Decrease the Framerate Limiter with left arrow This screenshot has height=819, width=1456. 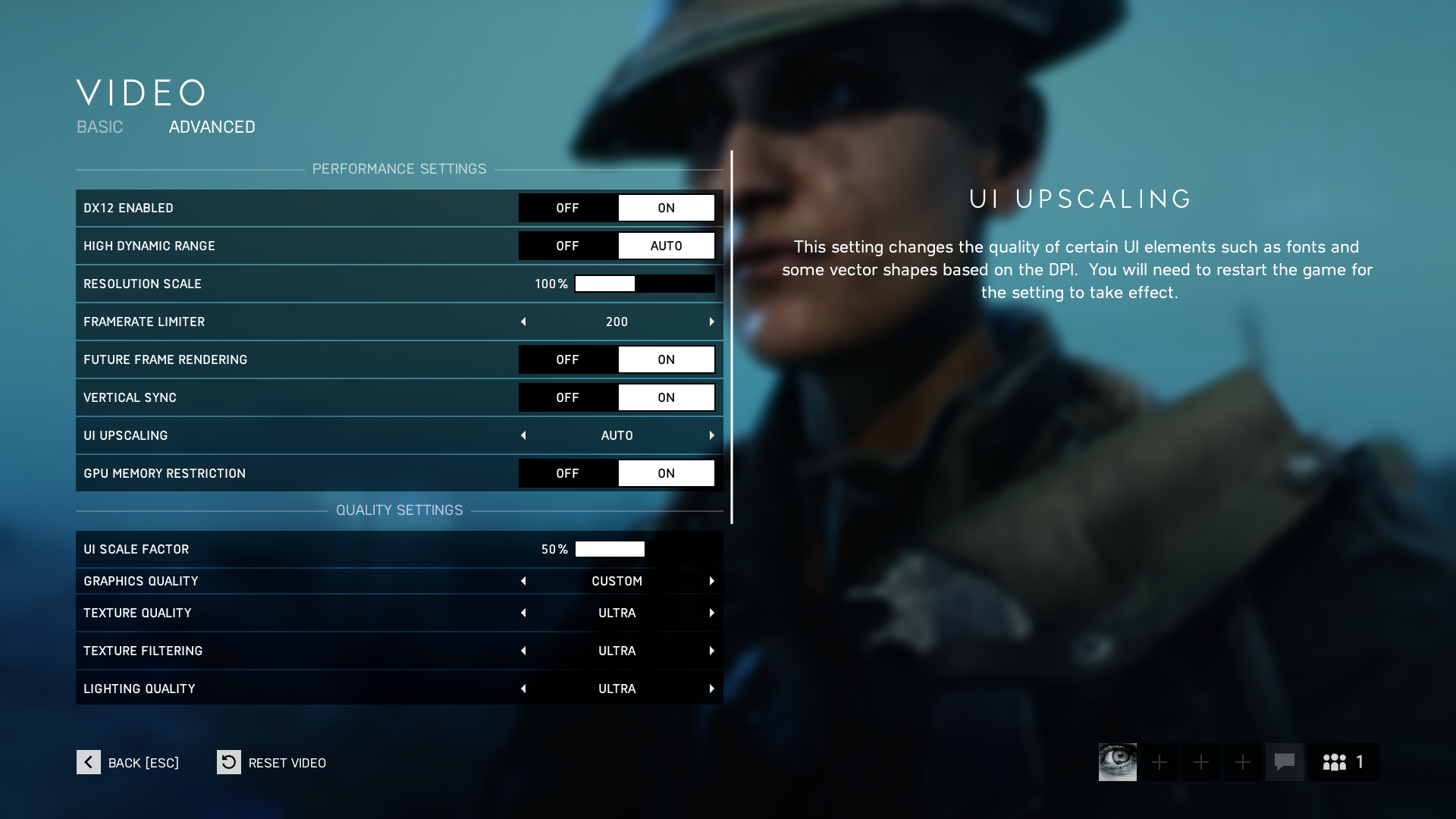[523, 322]
